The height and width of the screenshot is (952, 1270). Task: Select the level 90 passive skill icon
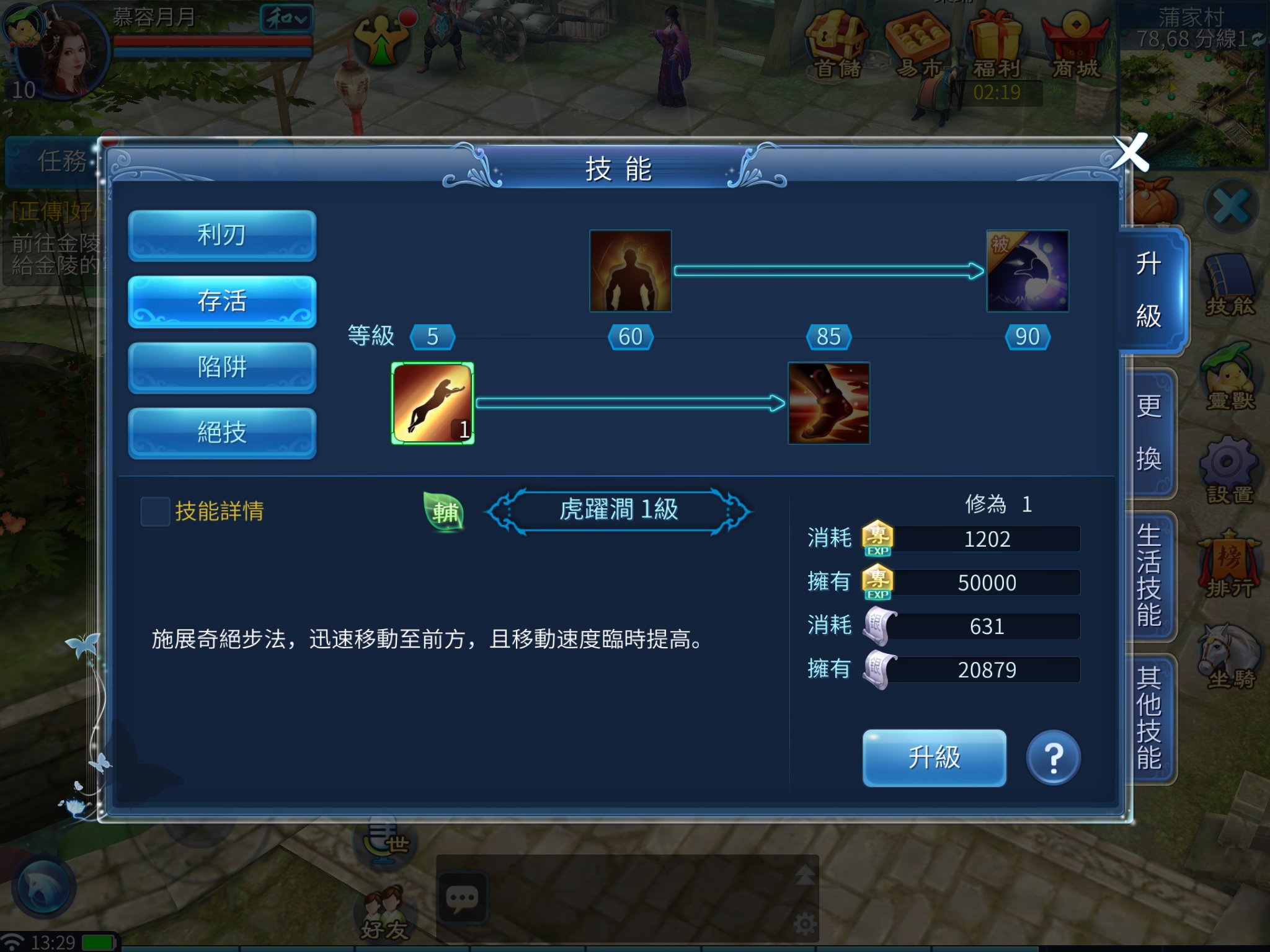[1026, 273]
